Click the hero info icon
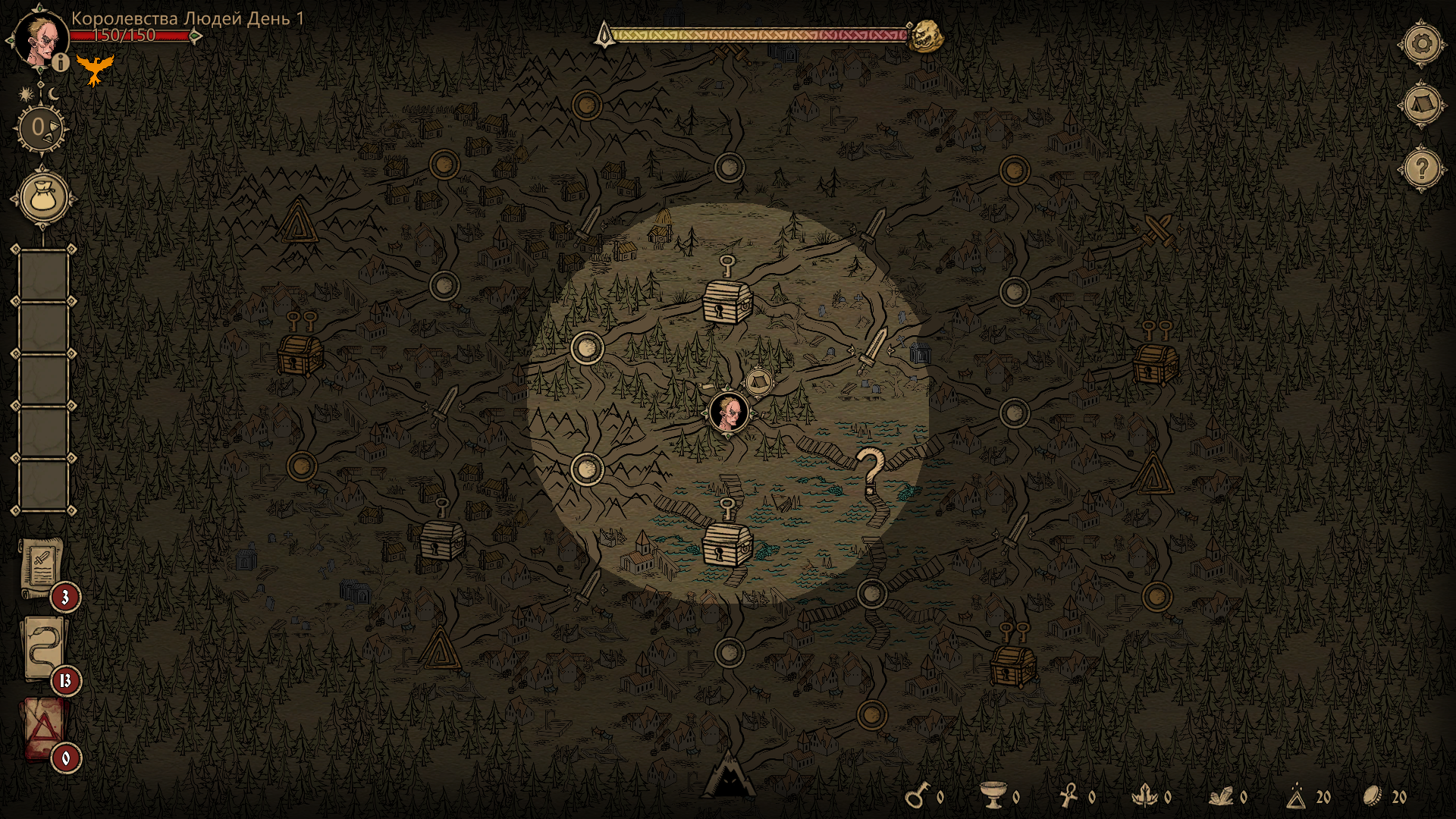This screenshot has height=819, width=1456. pos(61,63)
